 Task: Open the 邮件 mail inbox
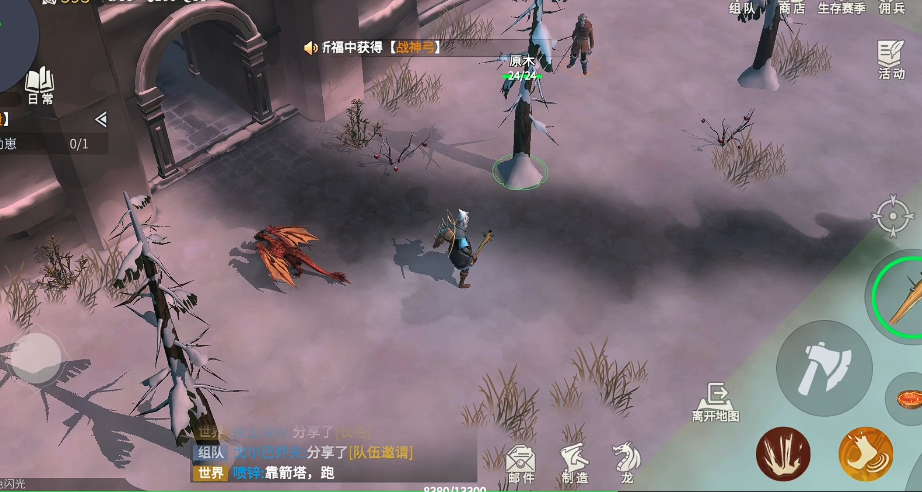(521, 464)
